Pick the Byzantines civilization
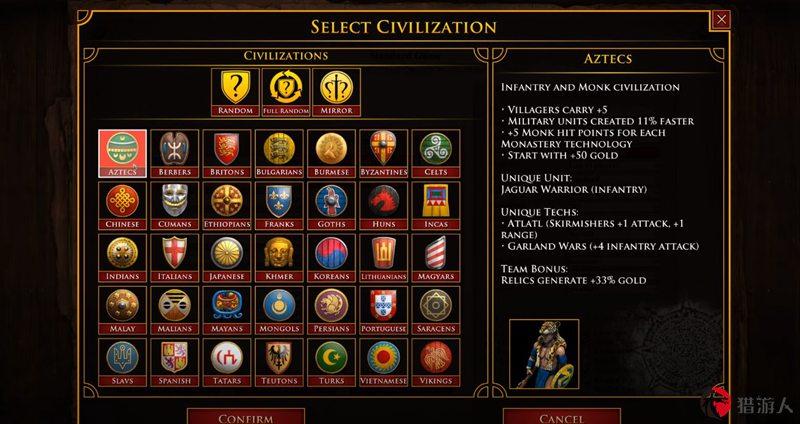The image size is (800, 424). point(383,153)
